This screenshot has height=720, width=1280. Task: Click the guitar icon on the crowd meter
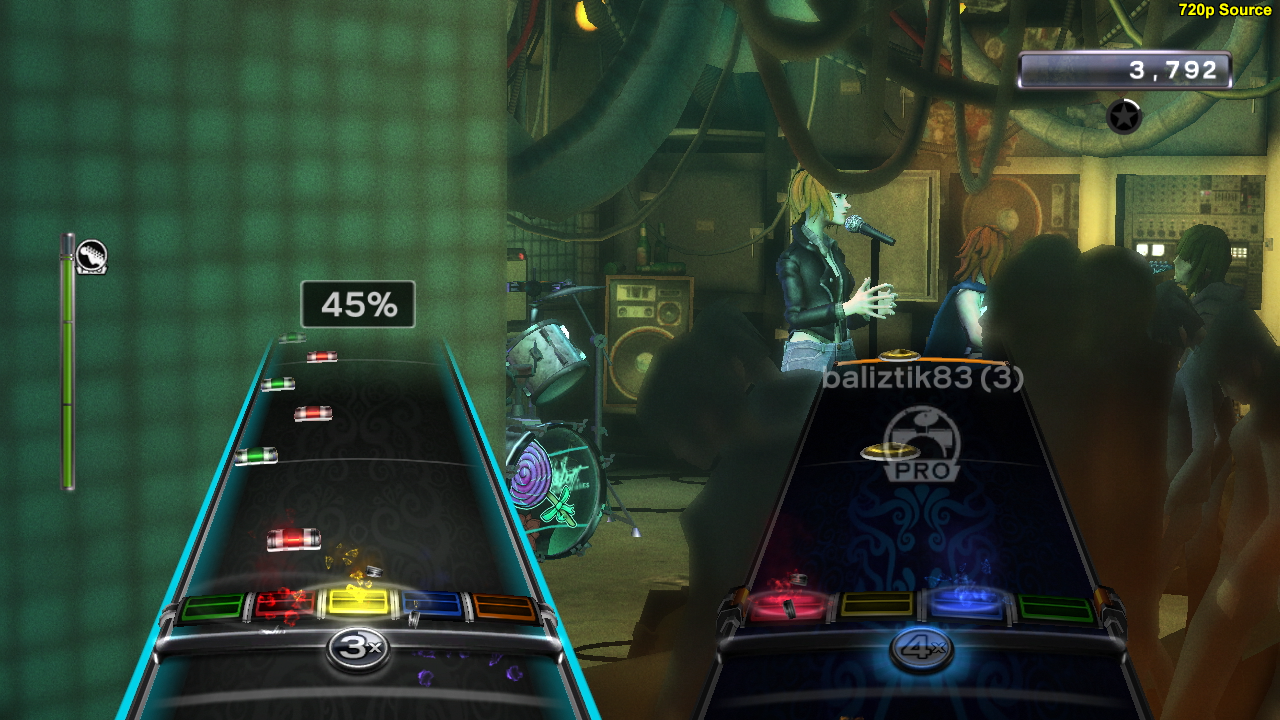point(91,257)
